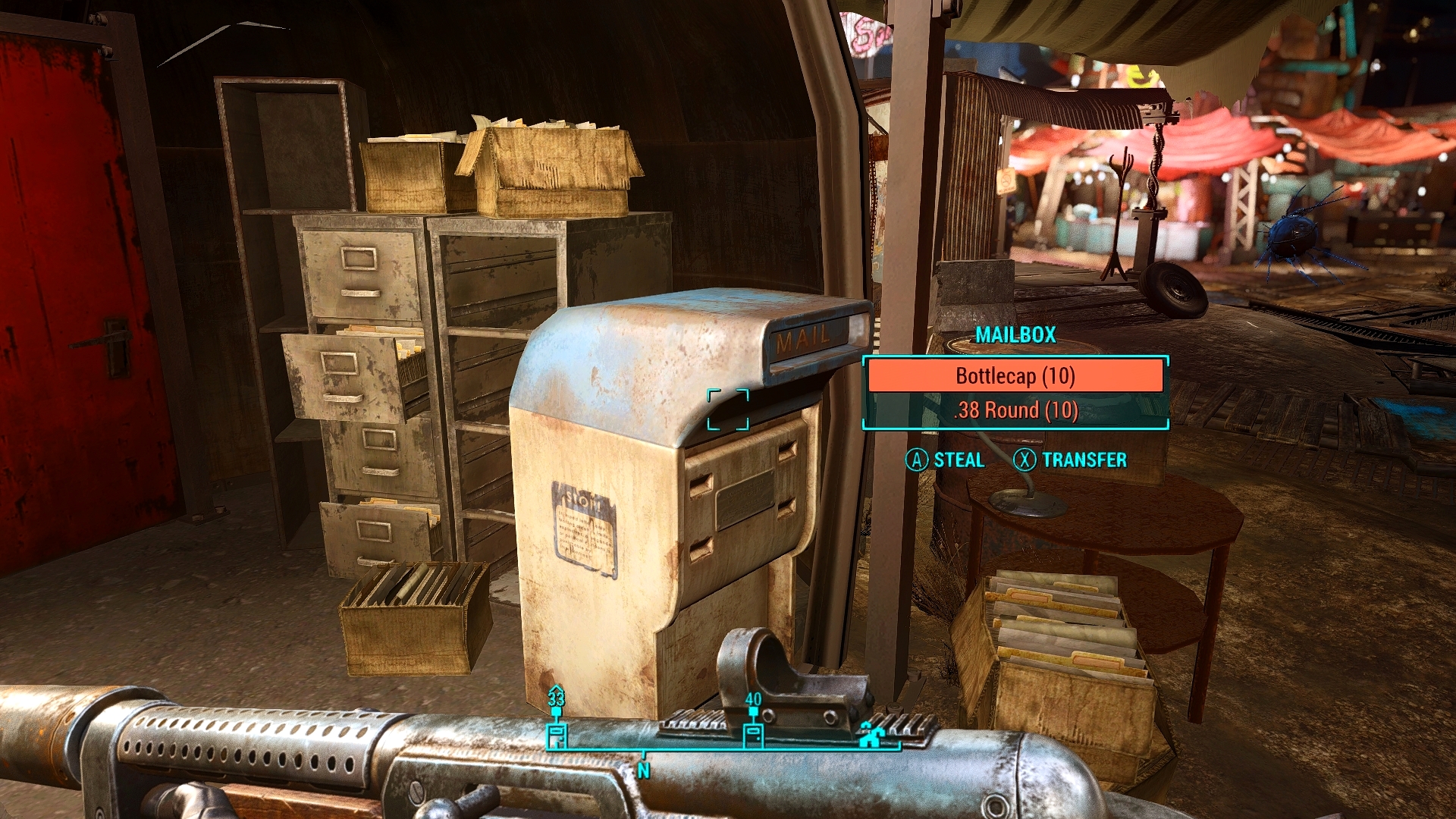Click the compass marker labeled 40
The width and height of the screenshot is (1456, 819).
pyautogui.click(x=753, y=733)
